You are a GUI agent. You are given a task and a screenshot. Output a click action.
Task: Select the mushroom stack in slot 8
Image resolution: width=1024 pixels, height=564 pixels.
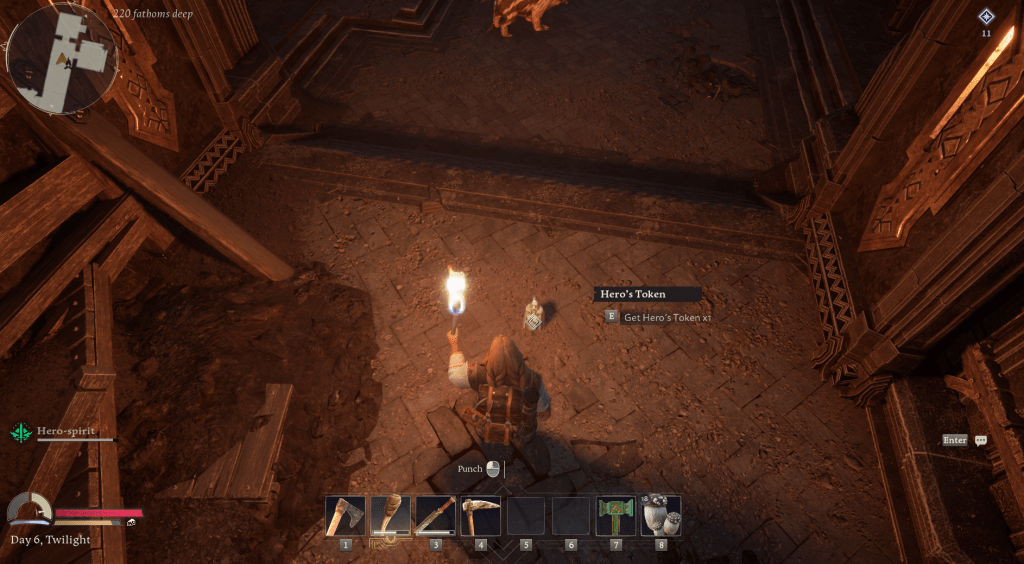[x=661, y=516]
